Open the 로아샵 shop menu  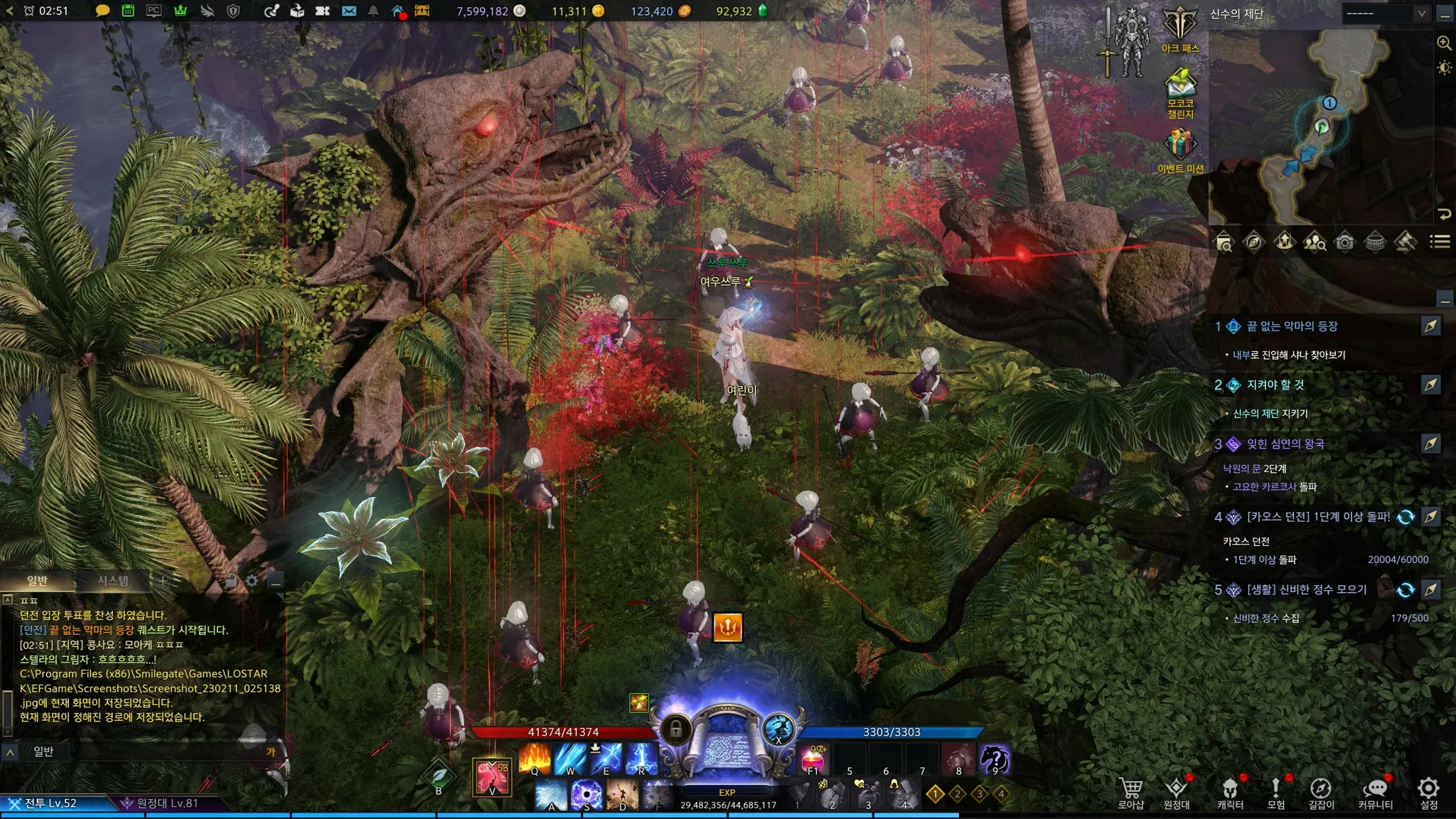pyautogui.click(x=1130, y=791)
